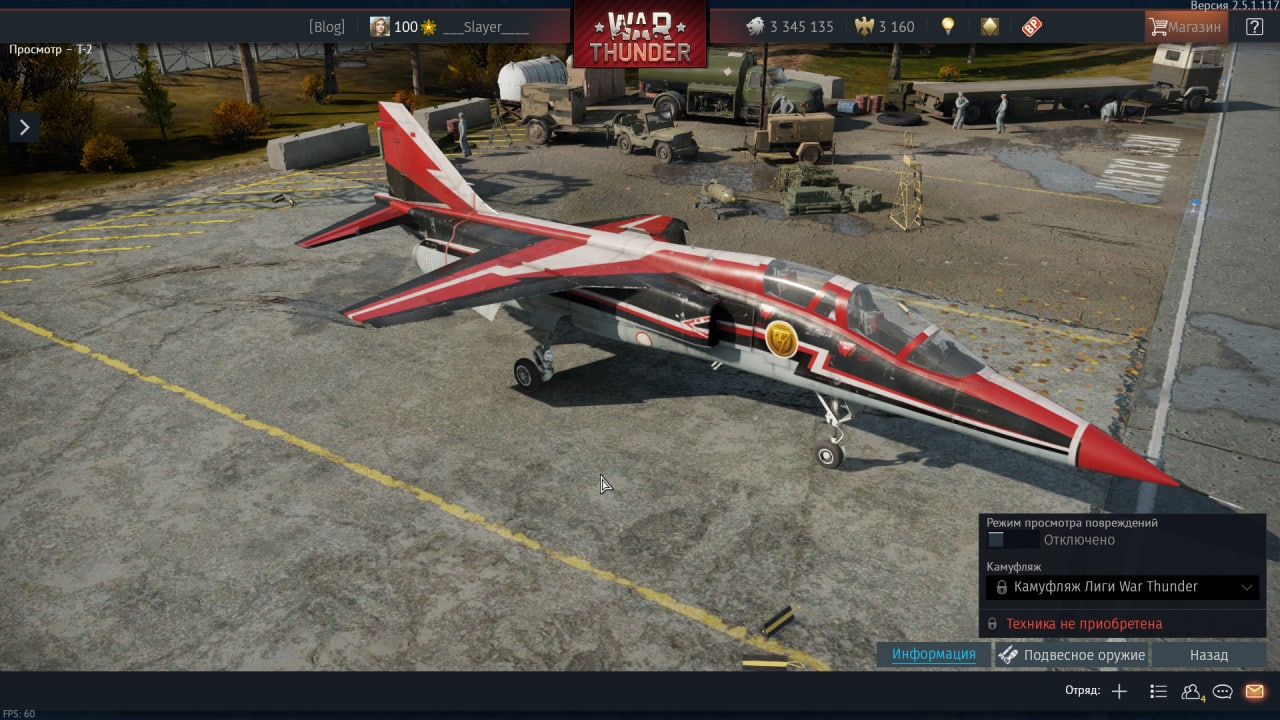Screen dimensions: 1280x720
Task: Open the question mark help button
Action: pyautogui.click(x=1254, y=27)
